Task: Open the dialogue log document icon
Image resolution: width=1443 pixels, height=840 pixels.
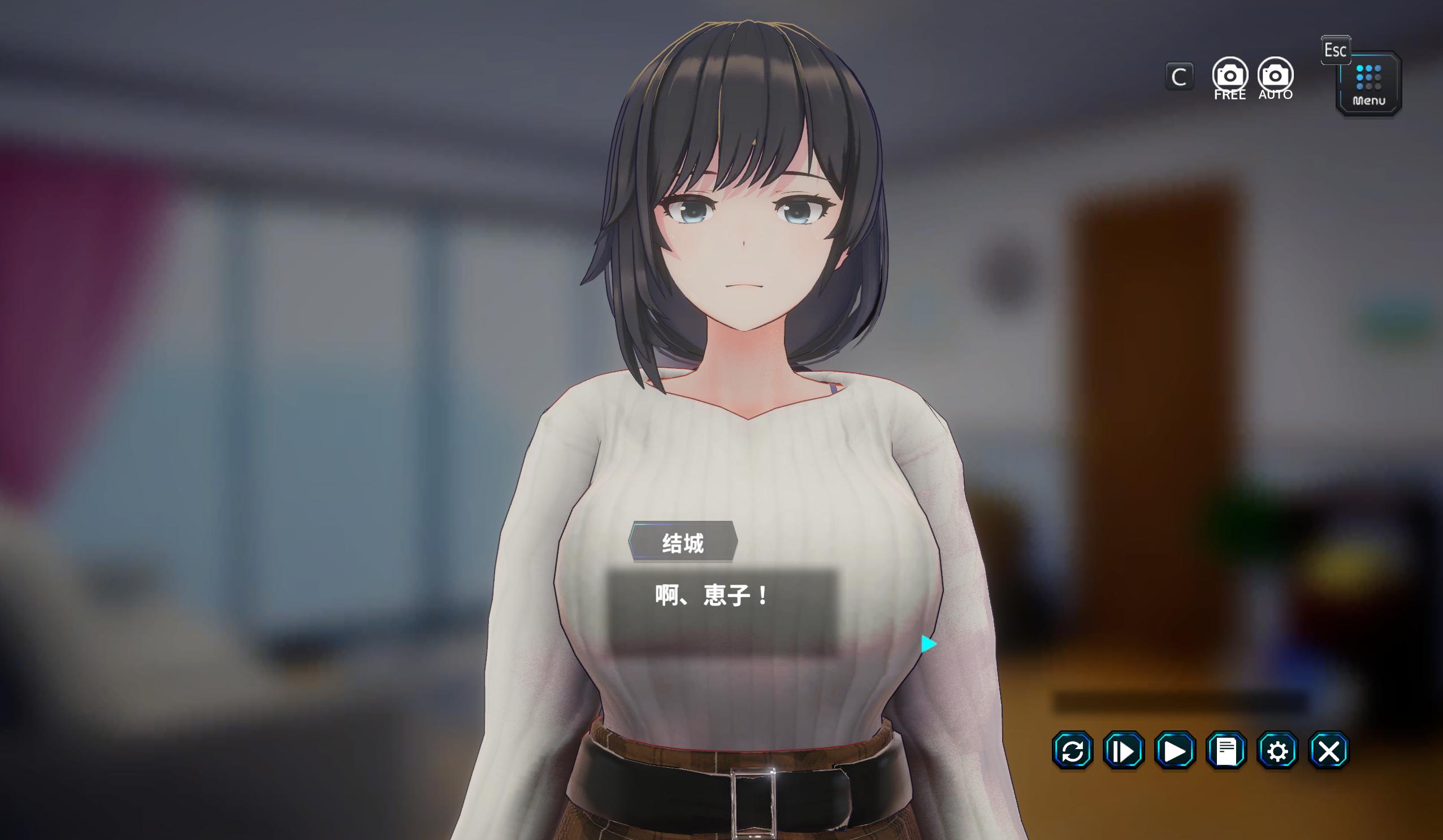Action: (1226, 750)
